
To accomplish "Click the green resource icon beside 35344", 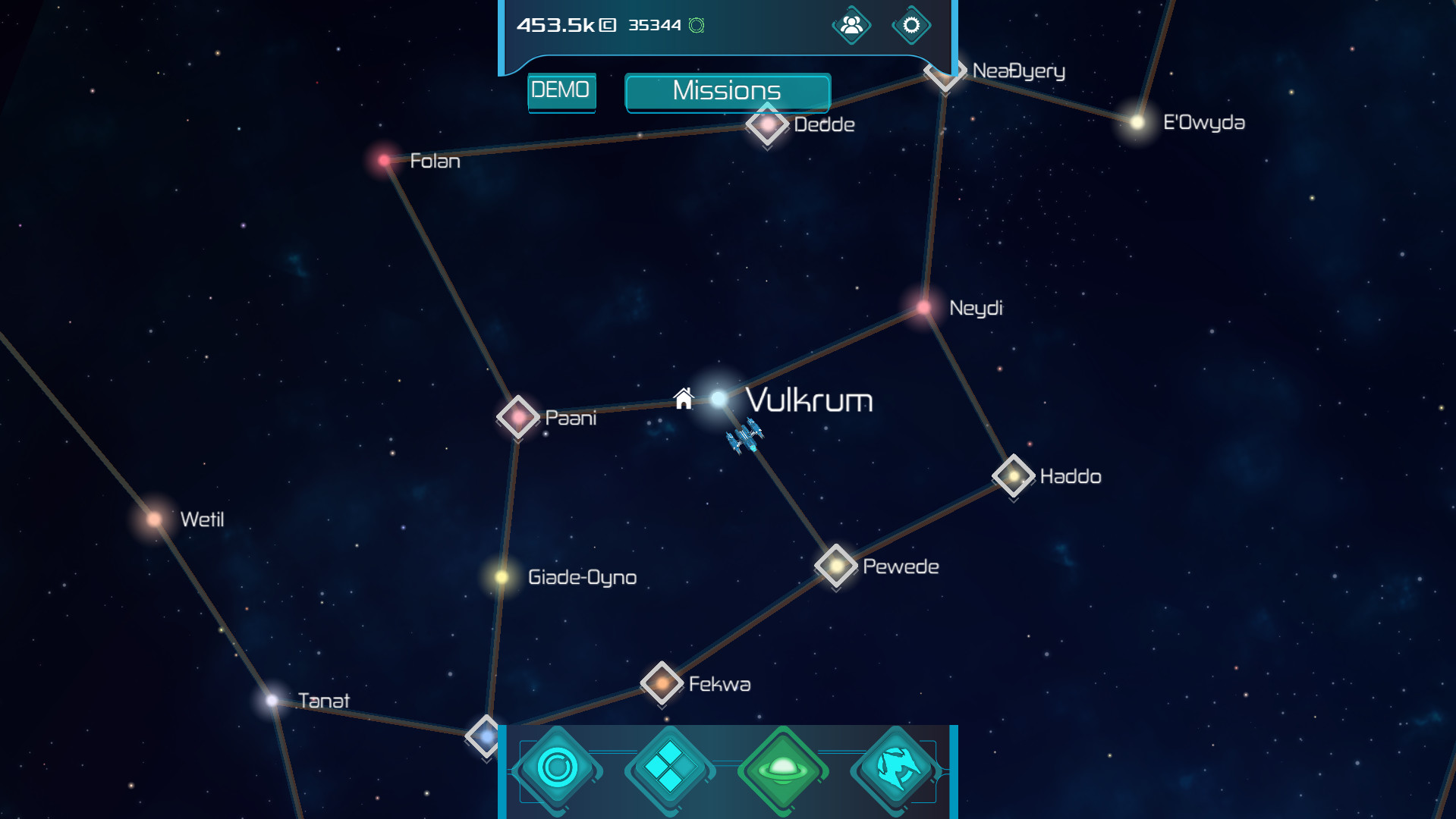I will pyautogui.click(x=695, y=25).
